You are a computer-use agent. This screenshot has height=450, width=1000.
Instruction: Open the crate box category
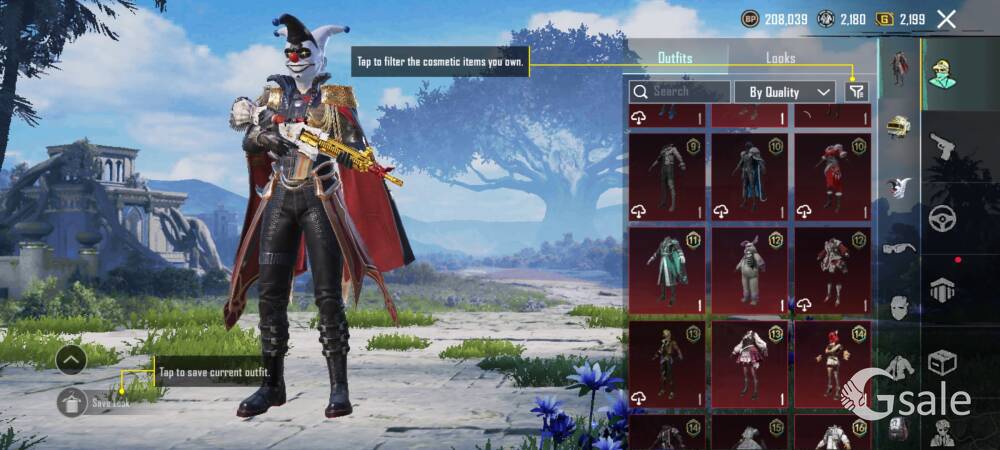point(942,361)
